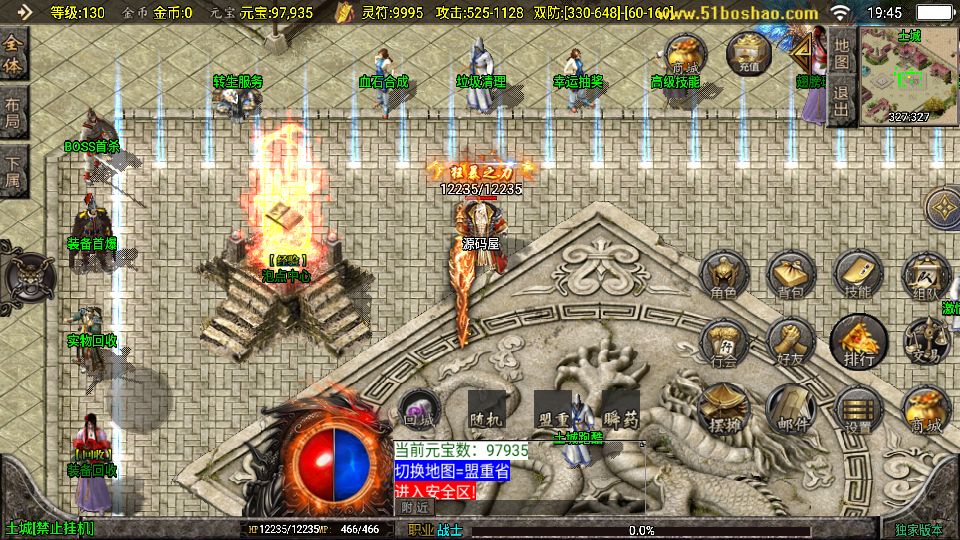Check the 邮件 mailbox
Image resolution: width=960 pixels, height=540 pixels.
point(791,409)
